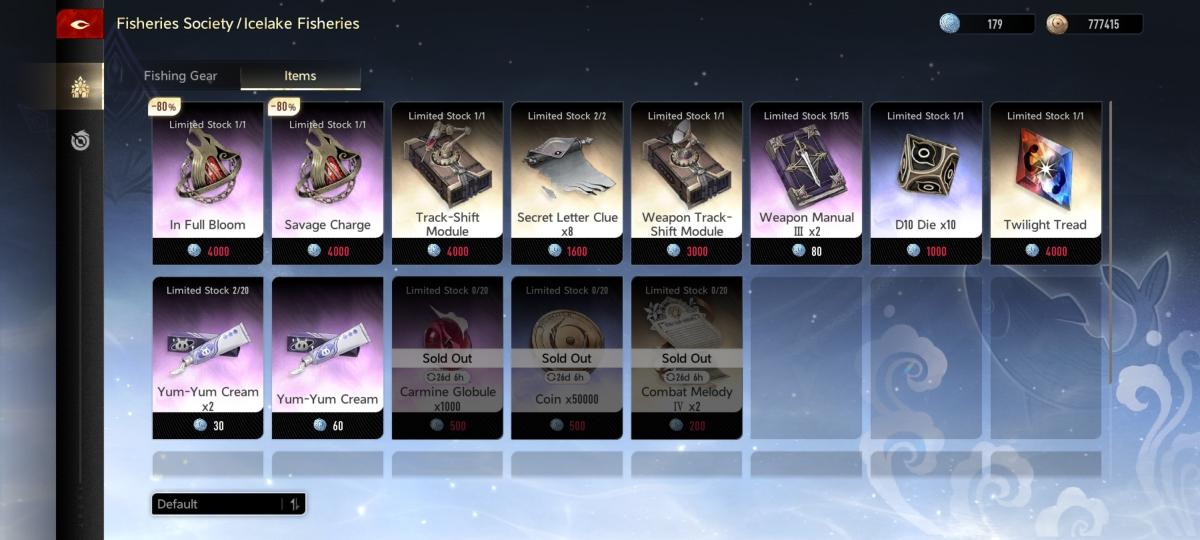Select the Savage Charge item card
1200x540 pixels.
coord(327,183)
